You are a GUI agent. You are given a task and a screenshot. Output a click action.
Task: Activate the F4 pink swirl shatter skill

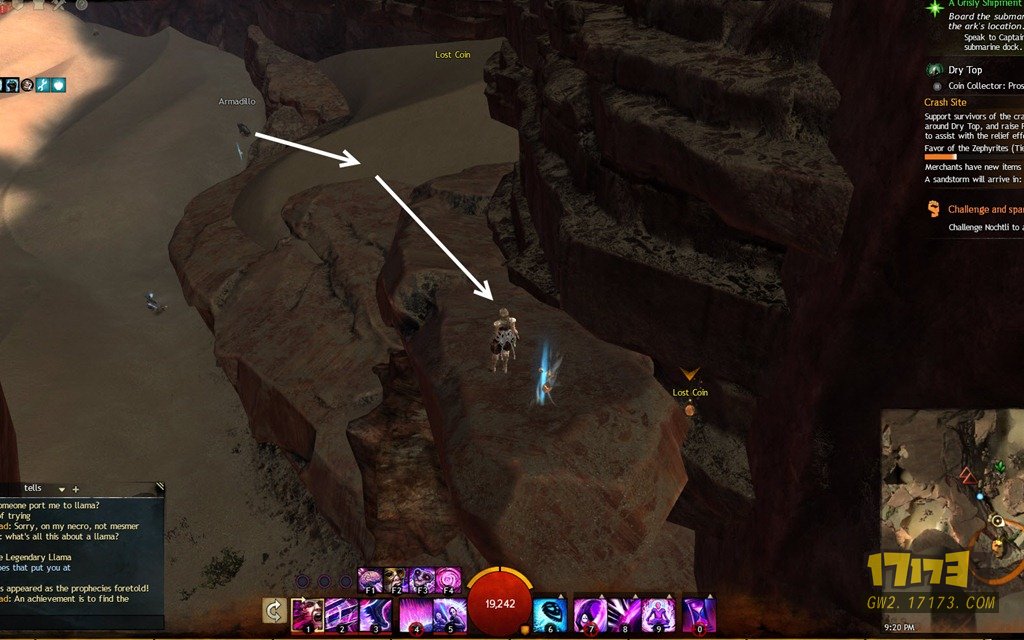click(447, 579)
